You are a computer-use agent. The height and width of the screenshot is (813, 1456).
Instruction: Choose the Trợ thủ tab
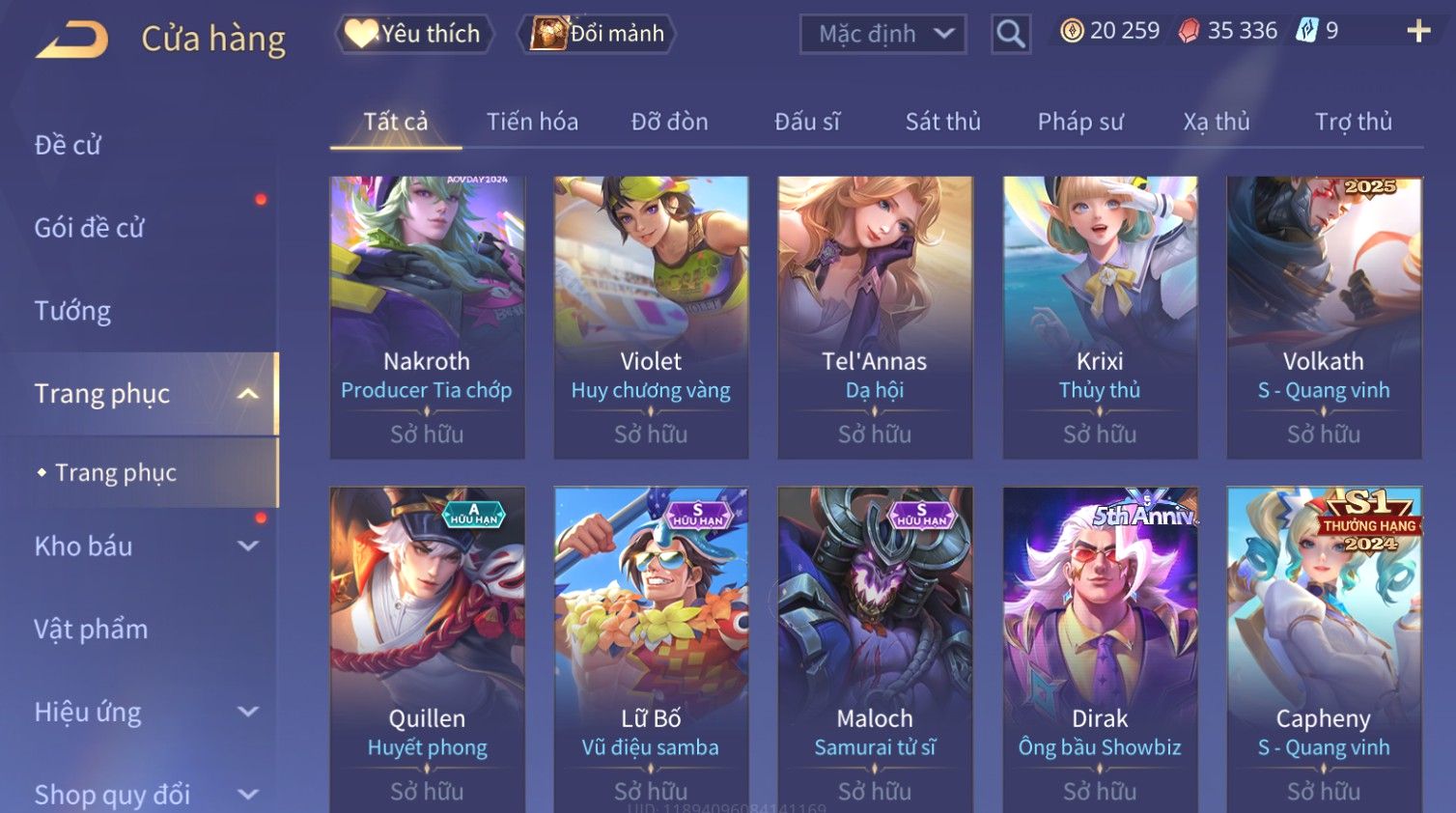click(1353, 122)
